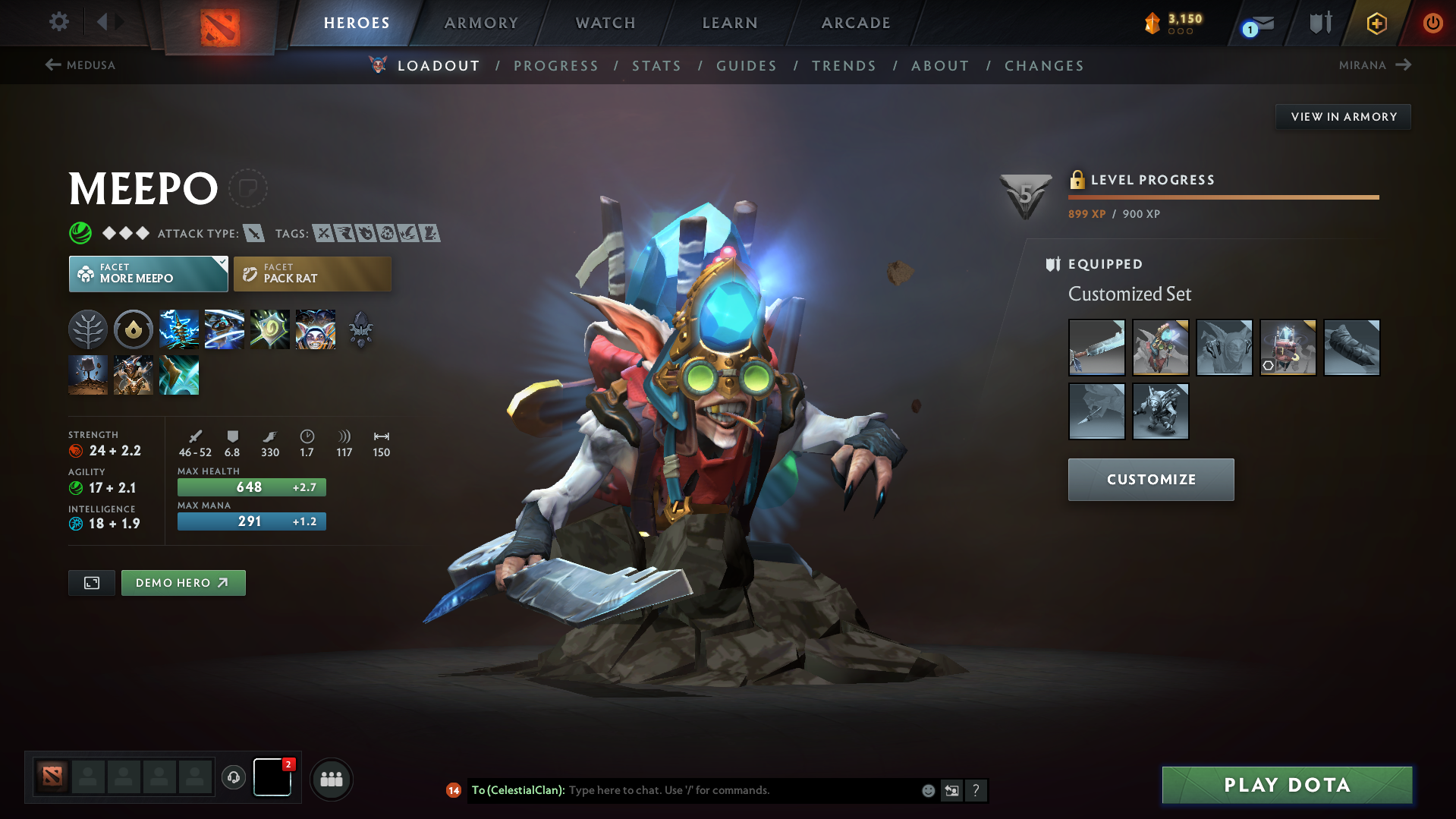Click the emoticon icon in chat bar

click(x=927, y=790)
